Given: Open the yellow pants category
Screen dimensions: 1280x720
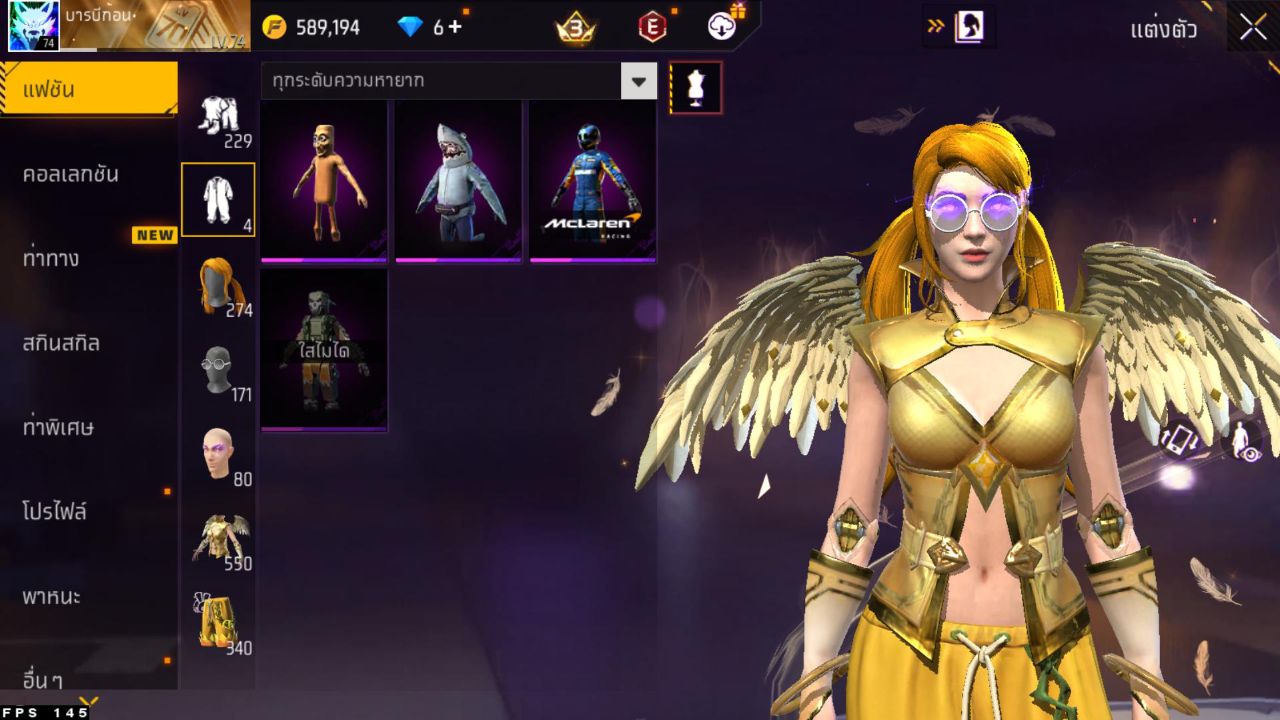Looking at the screenshot, I should (219, 625).
